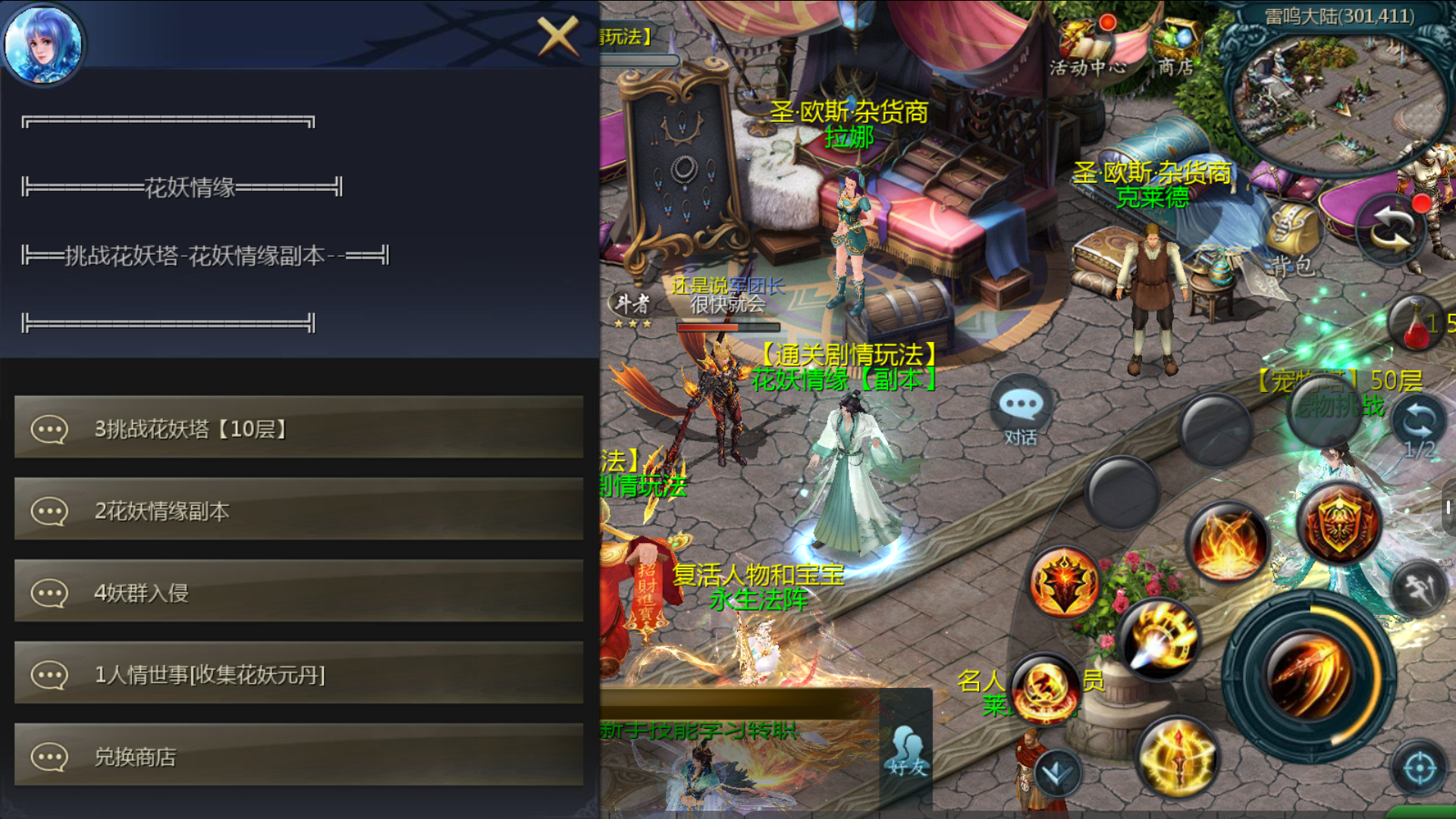
Task: Open the 商店 shop icon
Action: click(x=1175, y=45)
